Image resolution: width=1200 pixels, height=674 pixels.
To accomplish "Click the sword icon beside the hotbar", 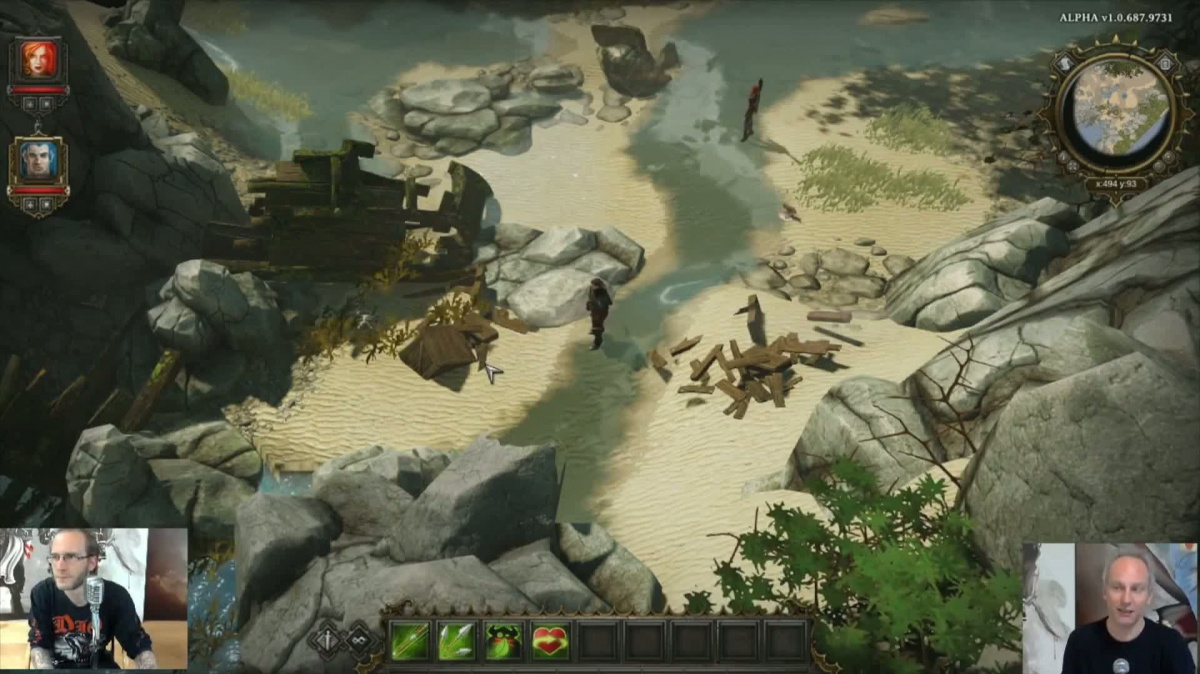I will coord(329,638).
